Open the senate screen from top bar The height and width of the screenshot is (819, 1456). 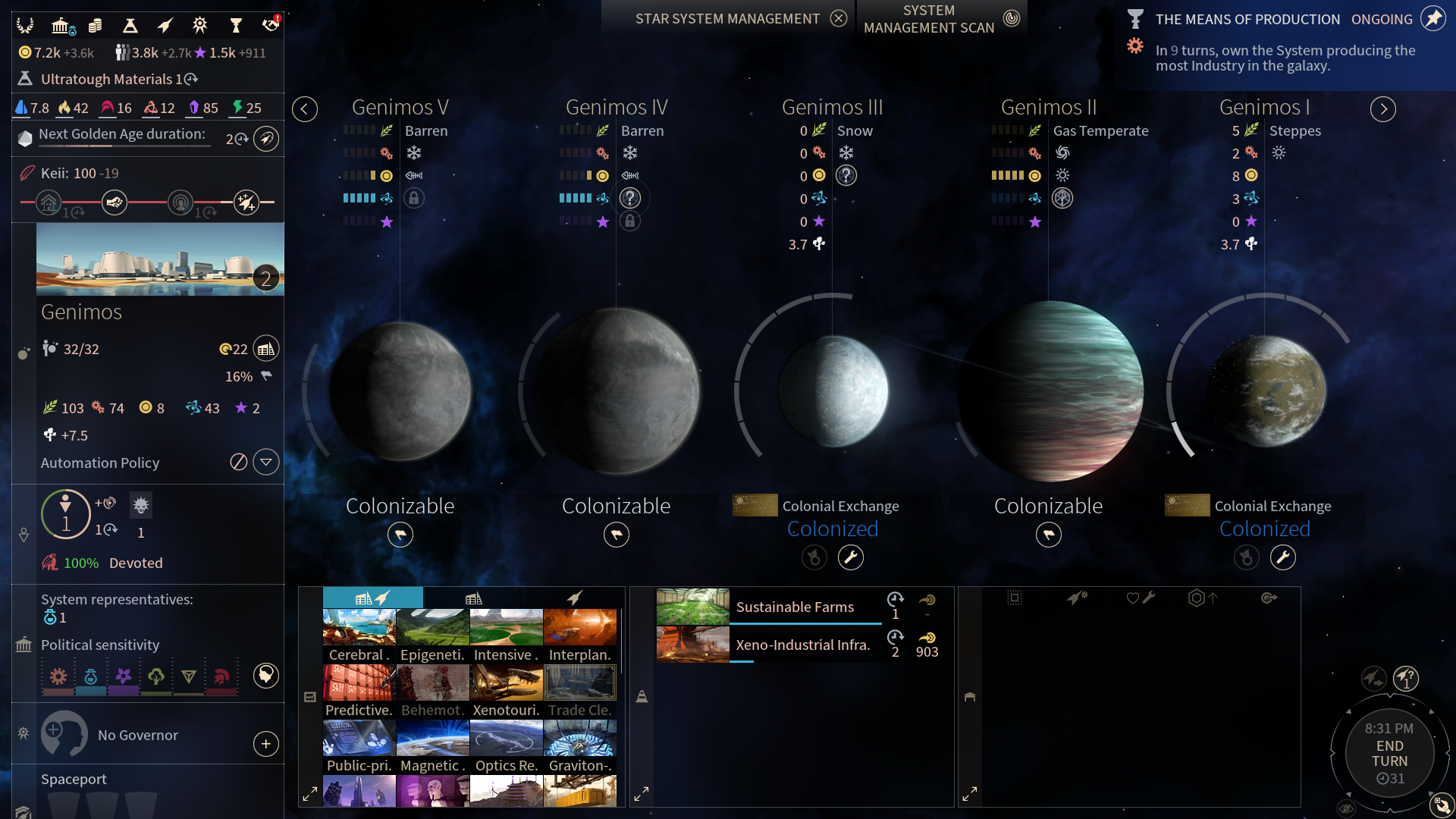(x=61, y=26)
